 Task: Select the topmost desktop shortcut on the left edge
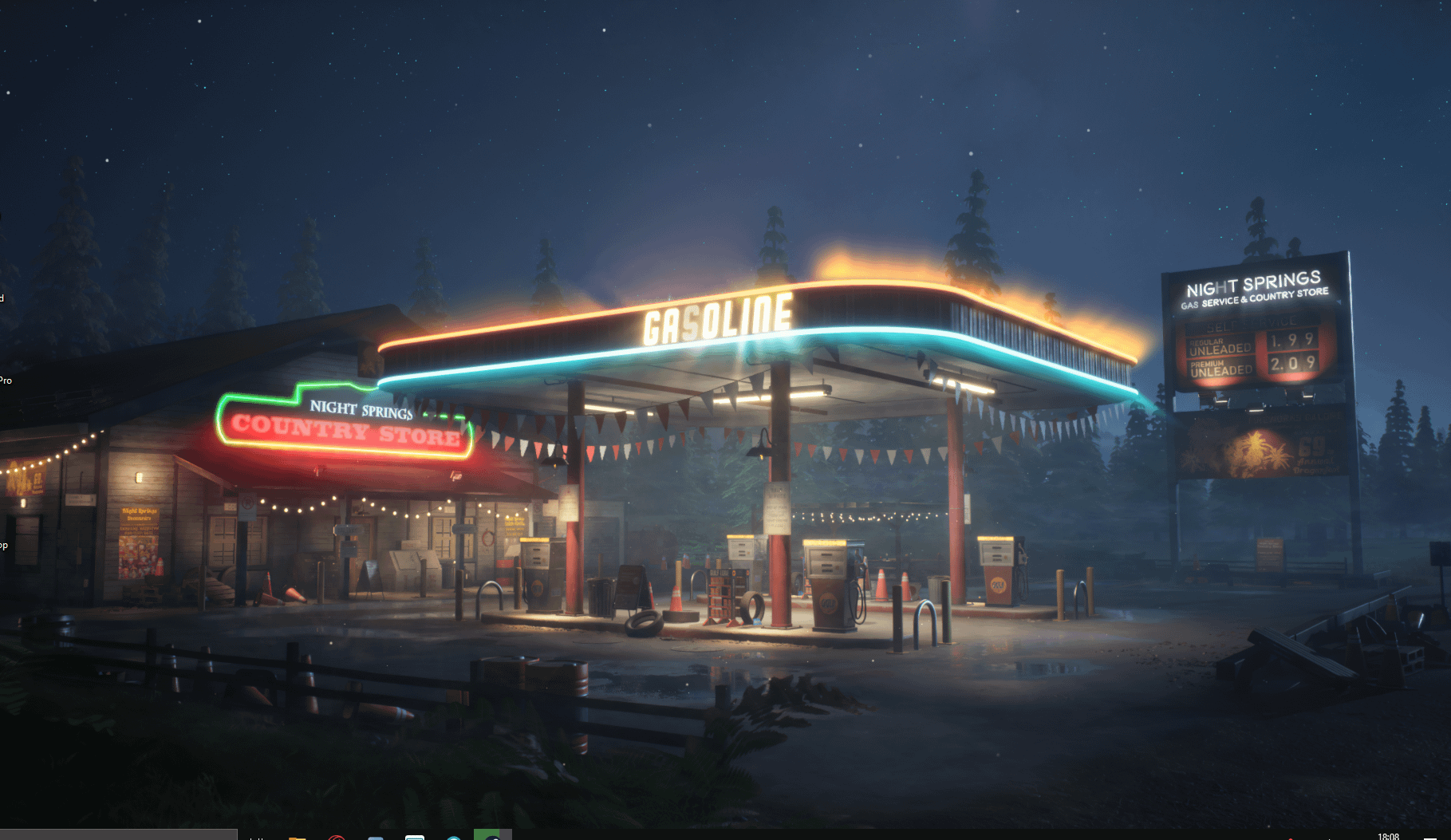click(x=3, y=298)
